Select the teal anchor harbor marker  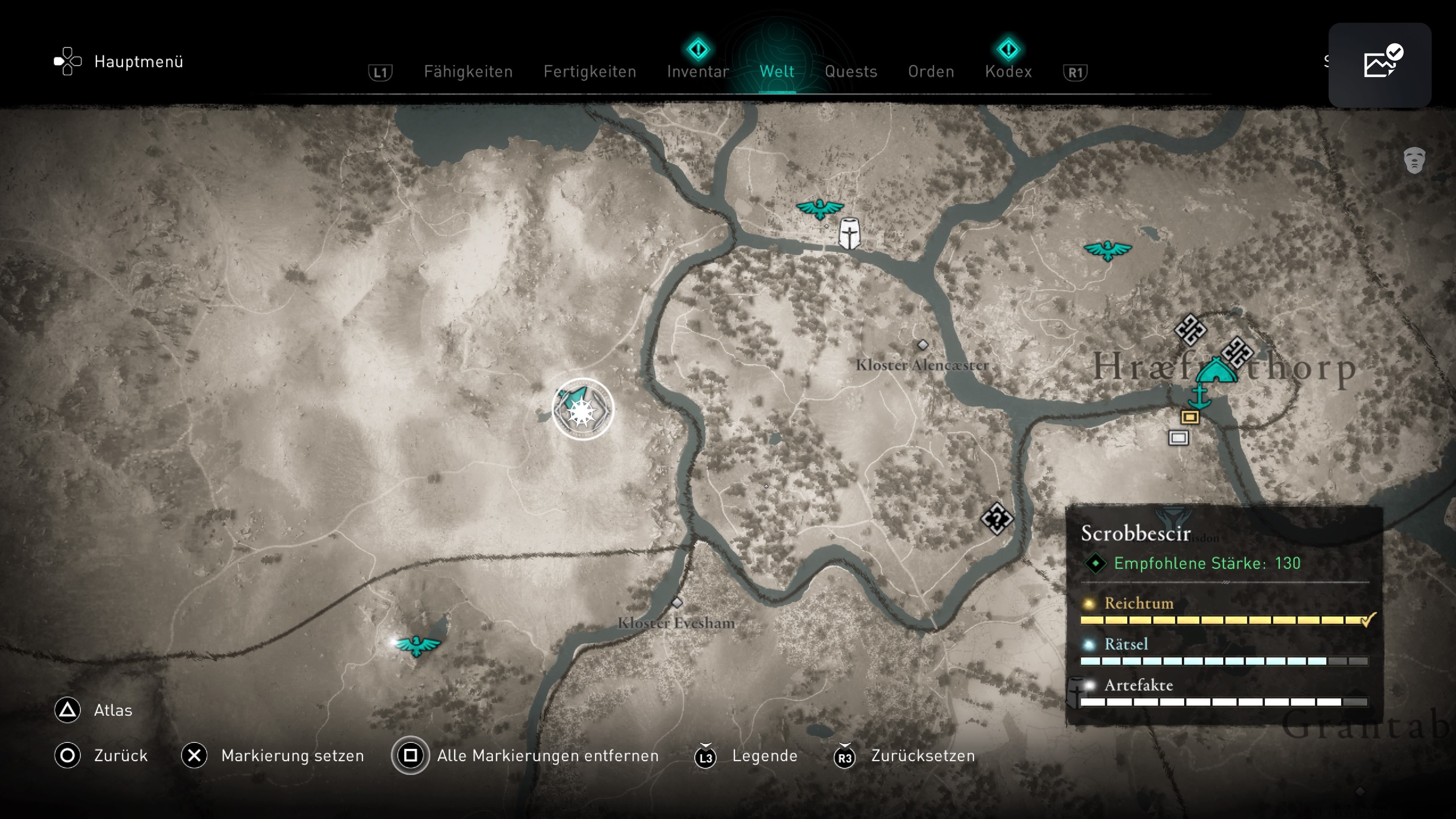1198,396
